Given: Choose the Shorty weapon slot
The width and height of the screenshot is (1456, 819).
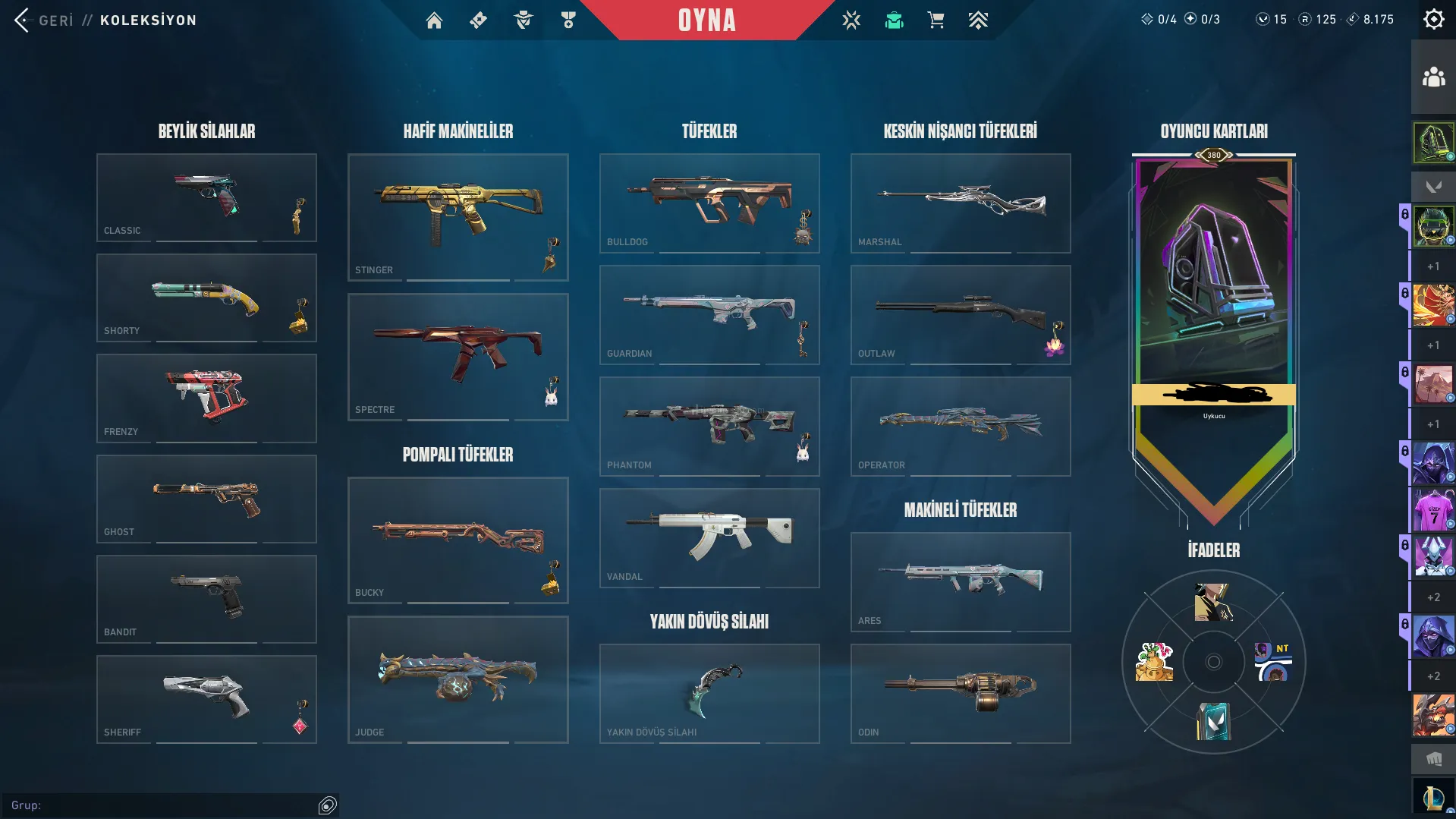Looking at the screenshot, I should coord(206,298).
